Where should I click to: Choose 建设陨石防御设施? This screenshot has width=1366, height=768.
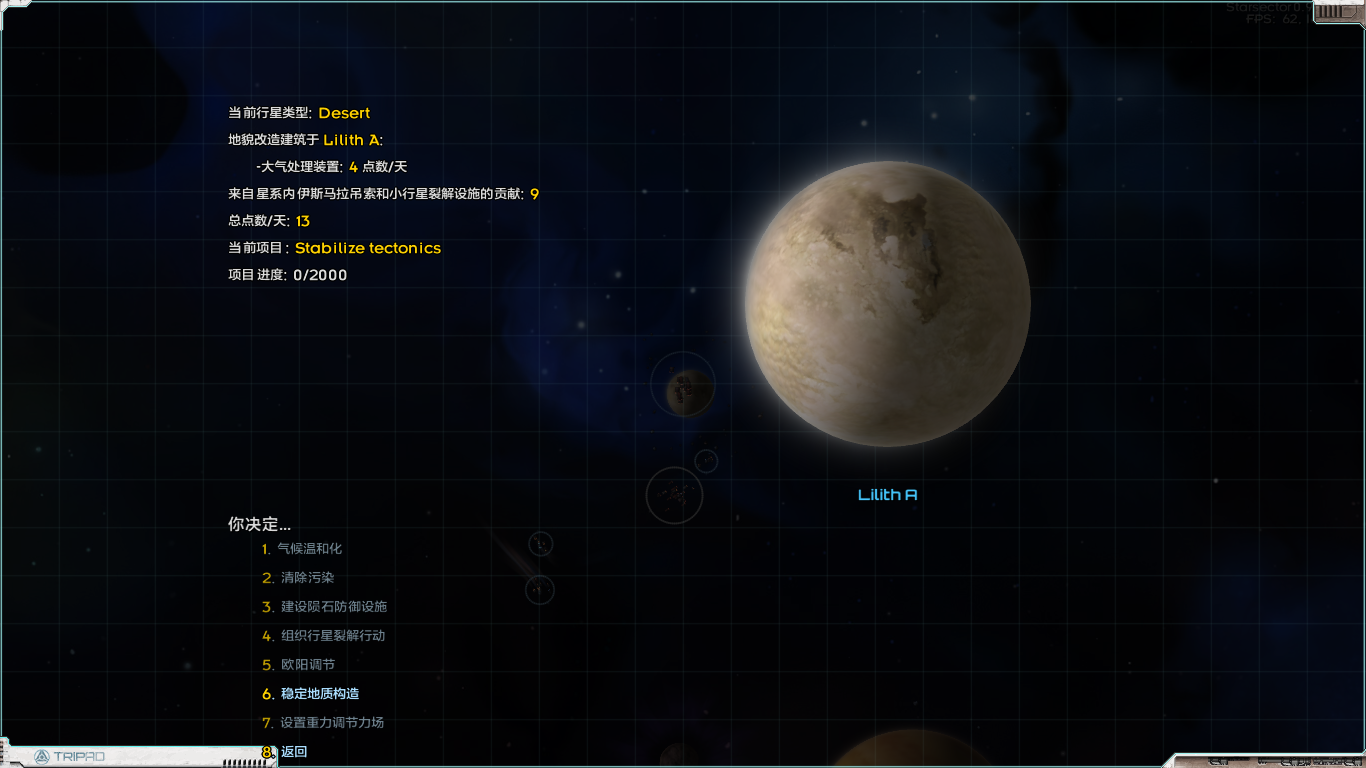332,606
